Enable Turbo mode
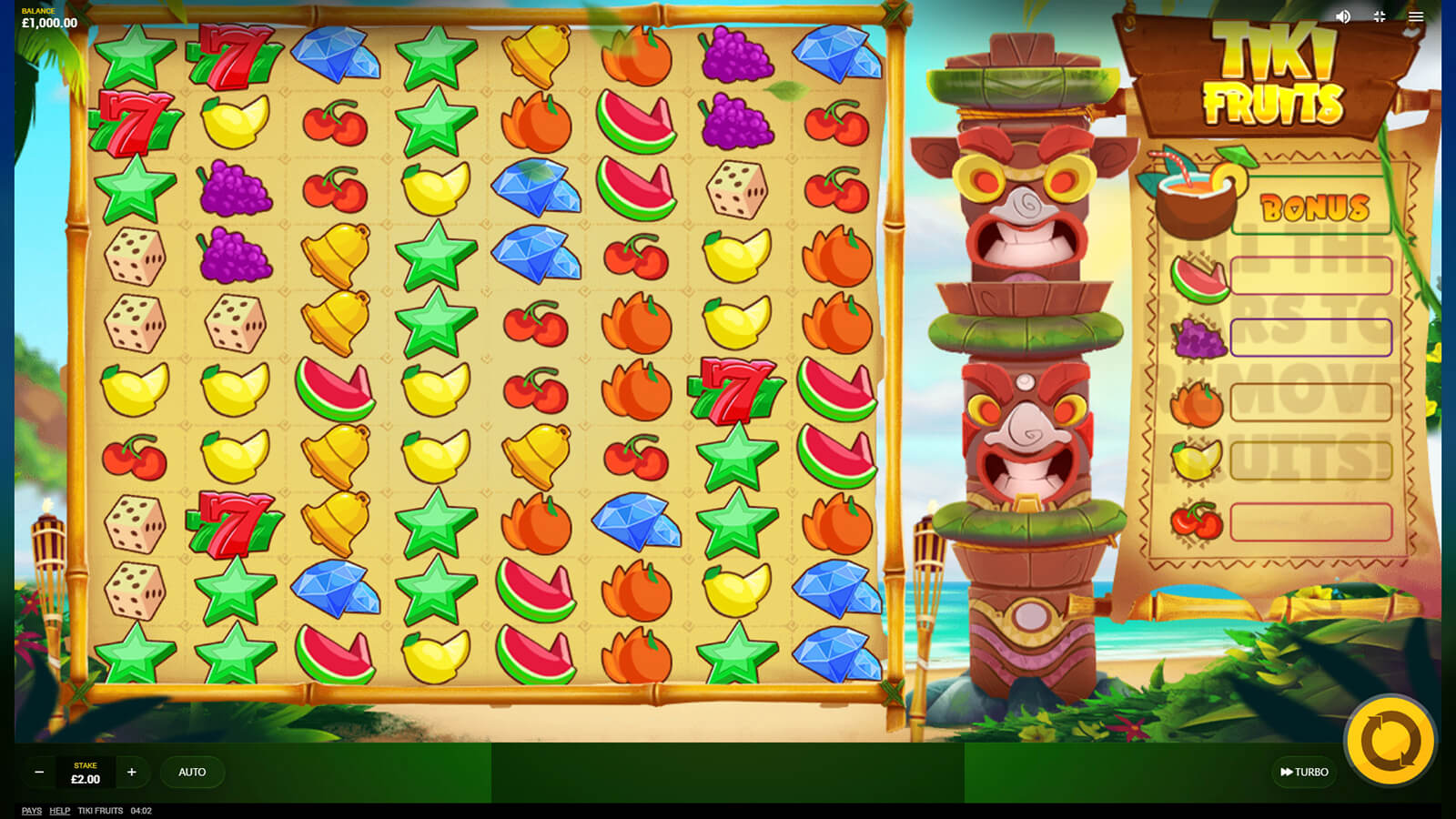This screenshot has height=819, width=1456. point(1304,772)
